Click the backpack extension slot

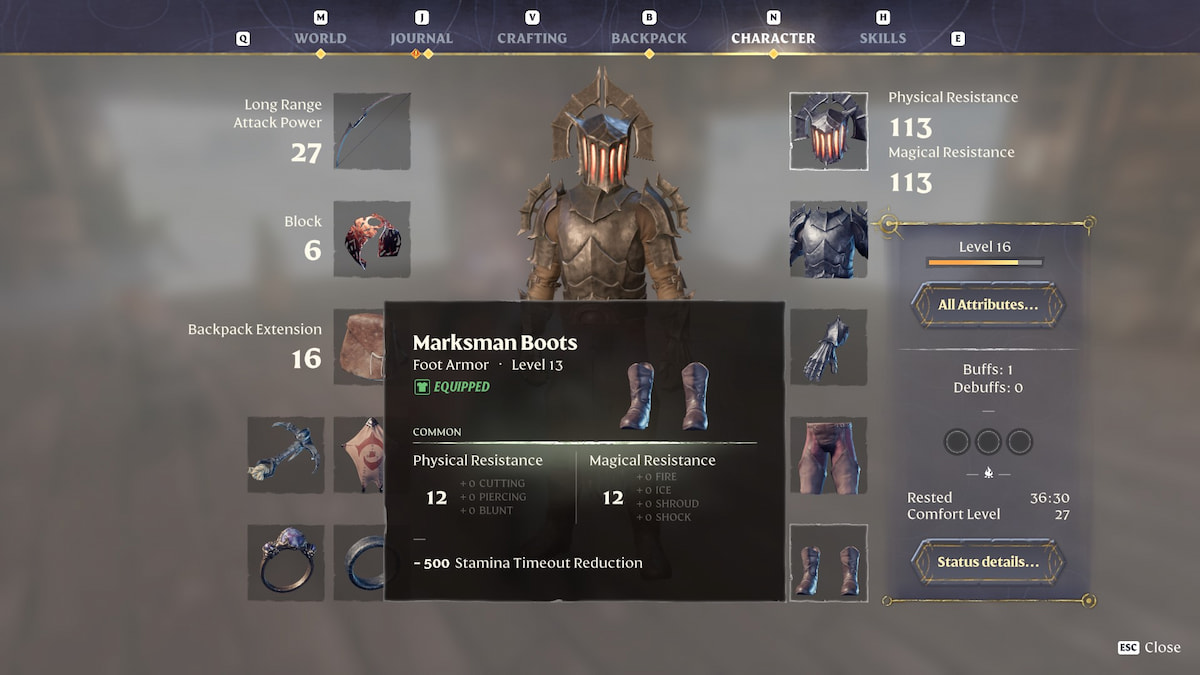360,347
